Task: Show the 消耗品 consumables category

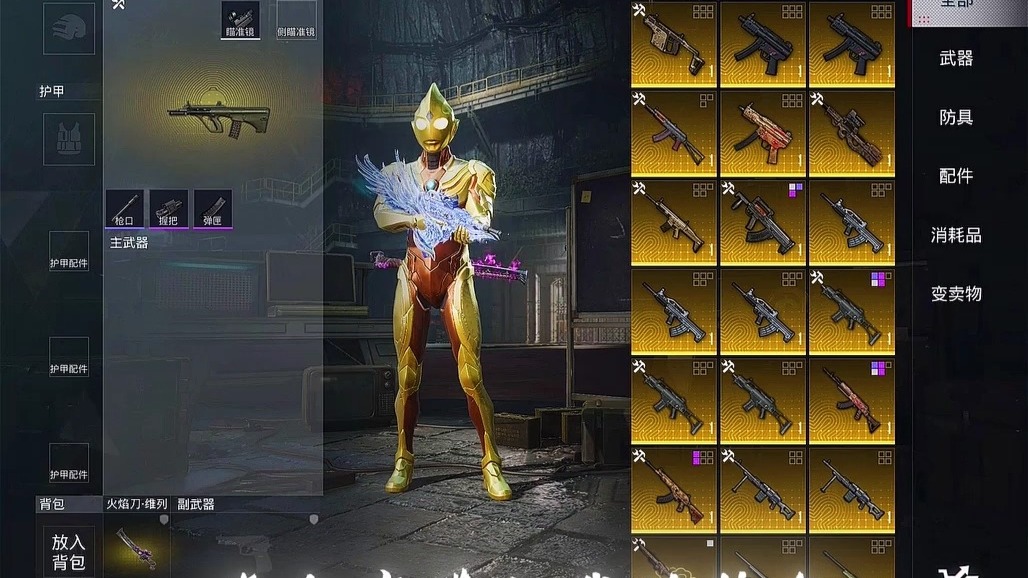Action: click(x=956, y=235)
